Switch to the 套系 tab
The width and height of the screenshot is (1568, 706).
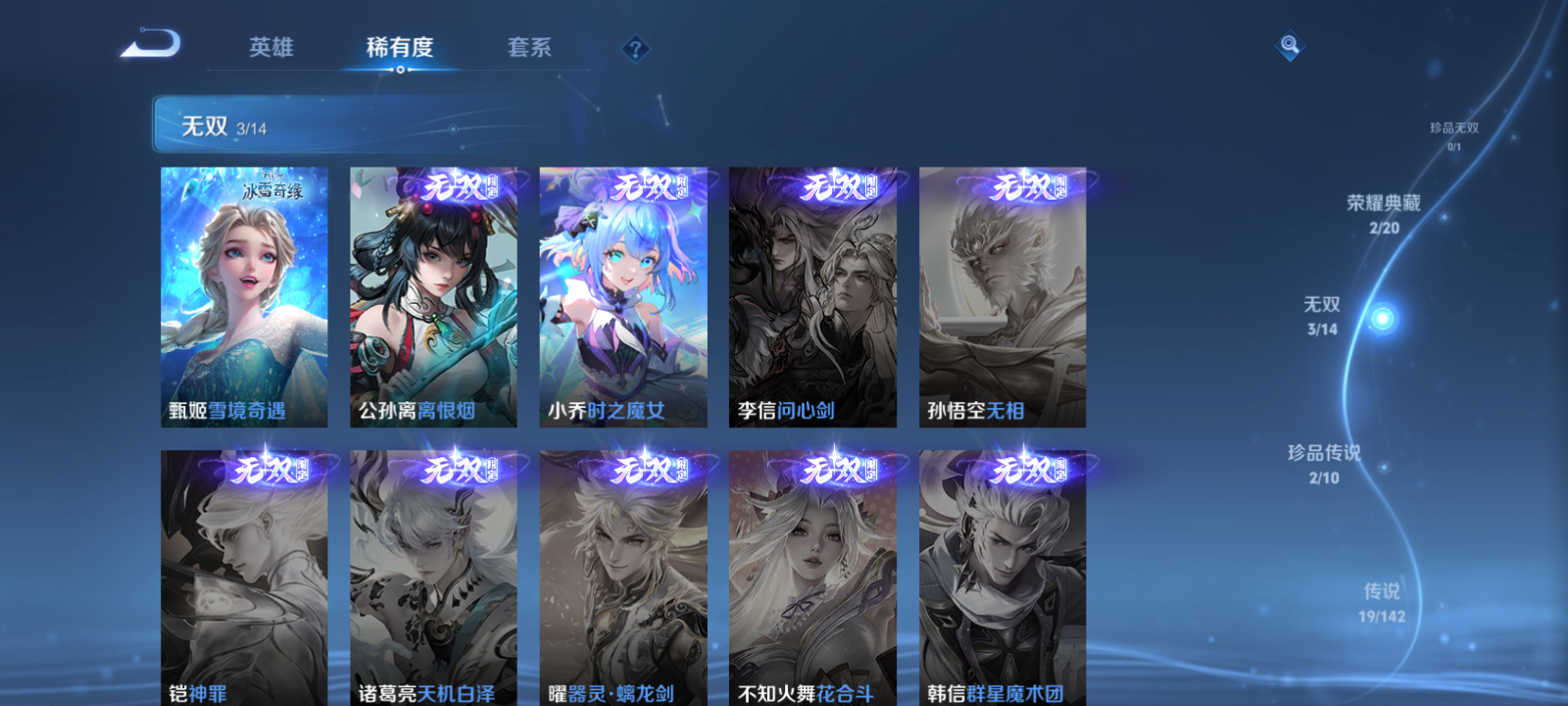pyautogui.click(x=529, y=47)
